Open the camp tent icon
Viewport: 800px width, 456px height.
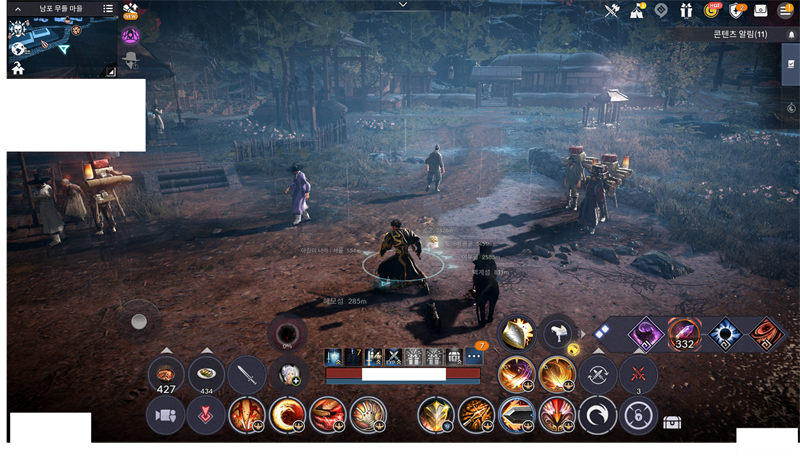(637, 11)
